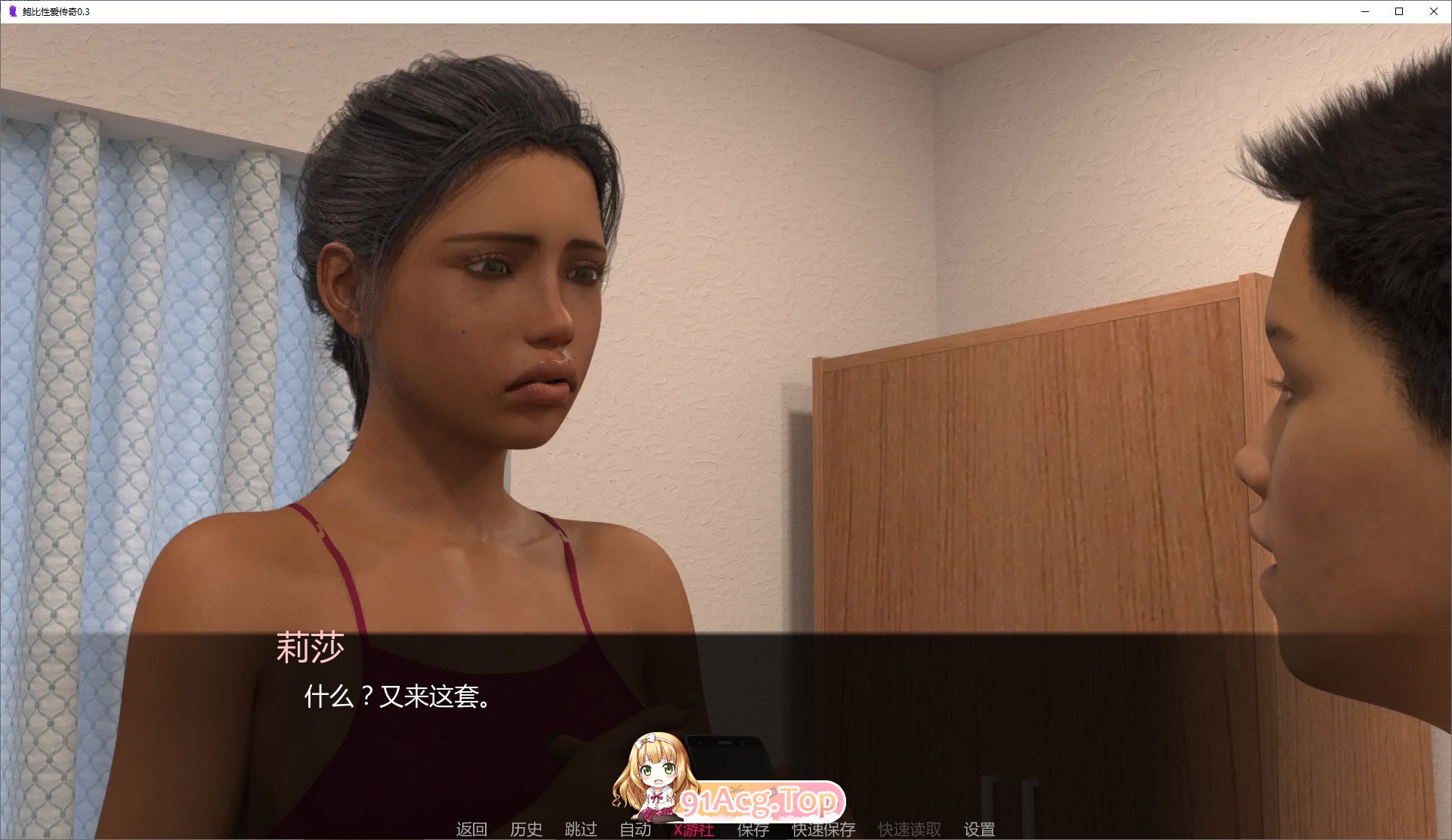Toggle skip mode off via 跳过
This screenshot has width=1452, height=840.
pos(579,829)
